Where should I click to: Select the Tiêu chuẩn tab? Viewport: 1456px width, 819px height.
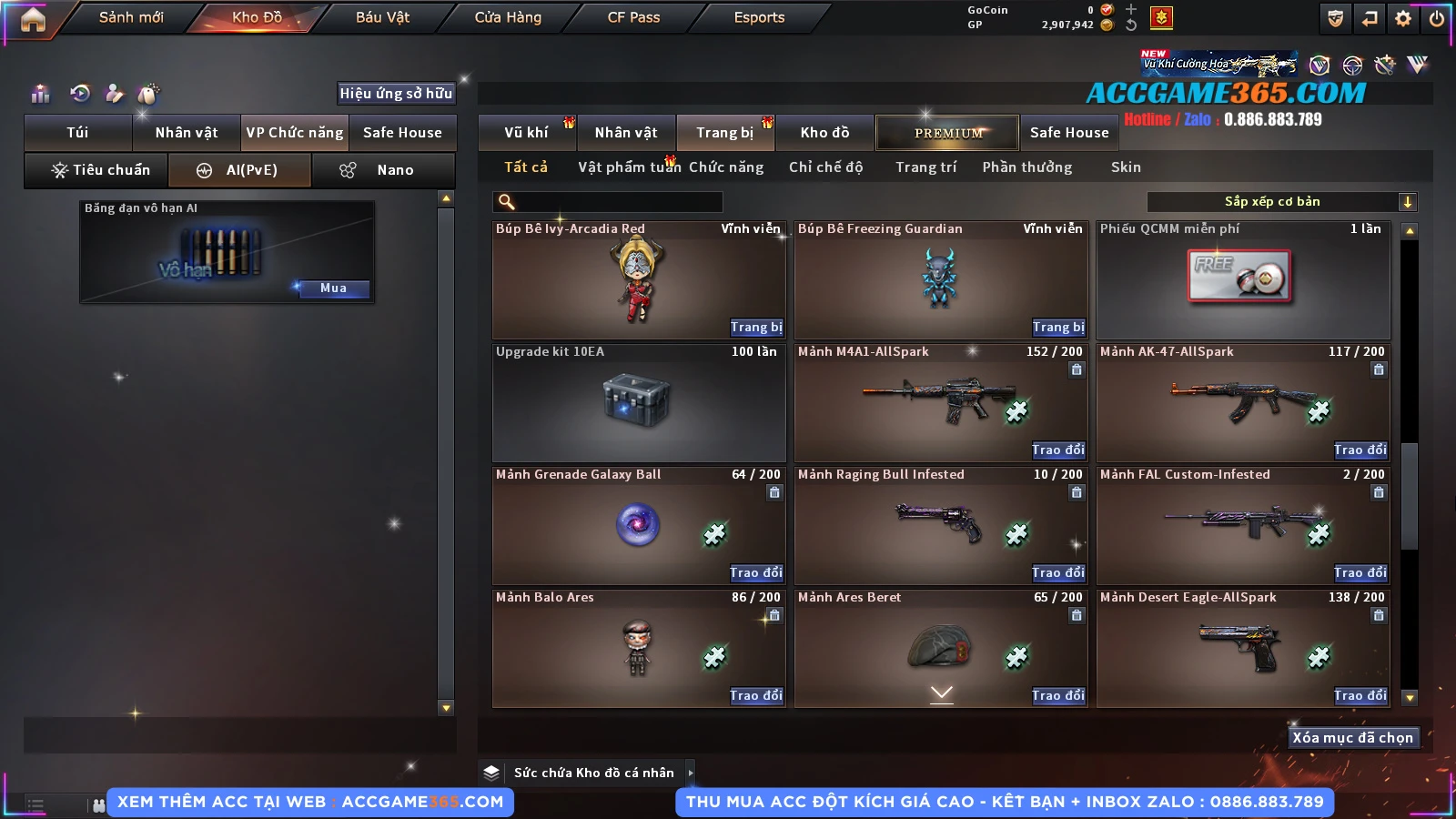(x=100, y=170)
